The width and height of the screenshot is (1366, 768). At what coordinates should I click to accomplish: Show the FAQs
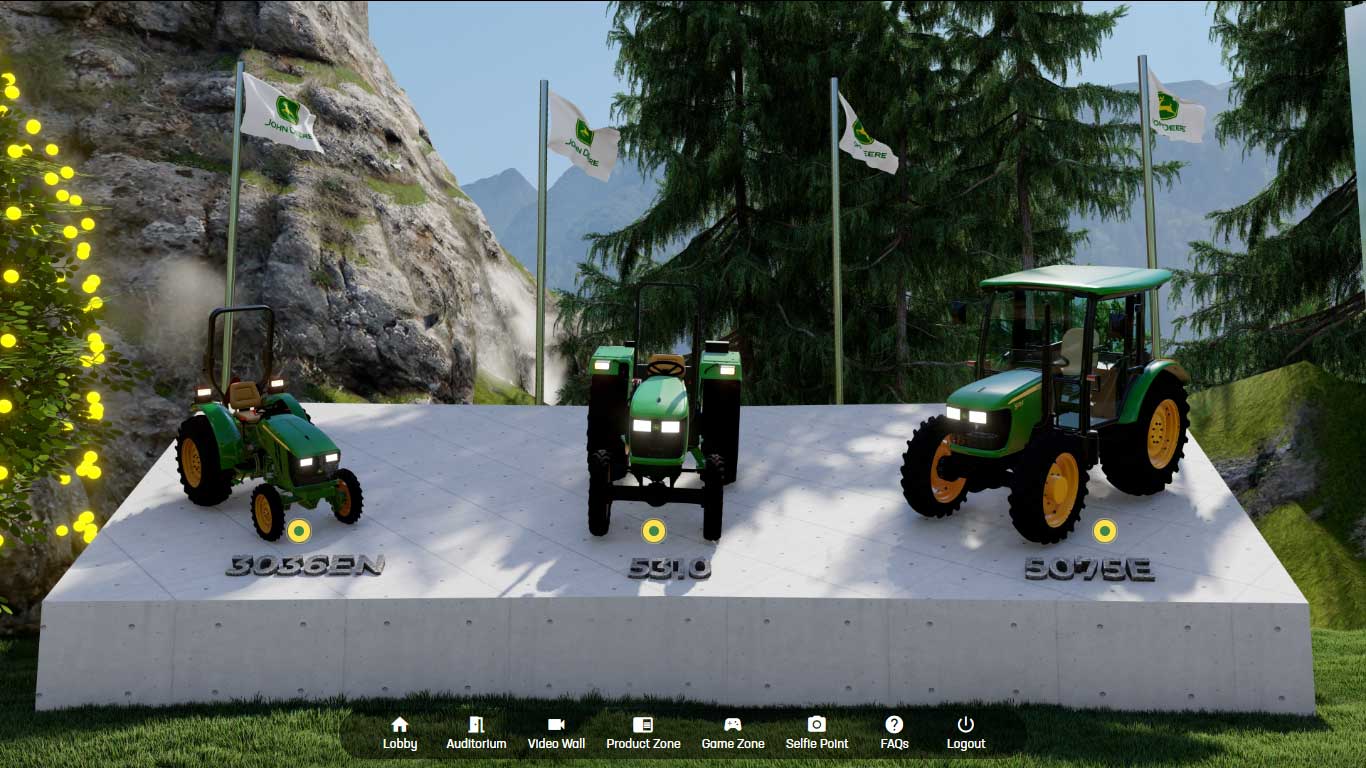[894, 733]
